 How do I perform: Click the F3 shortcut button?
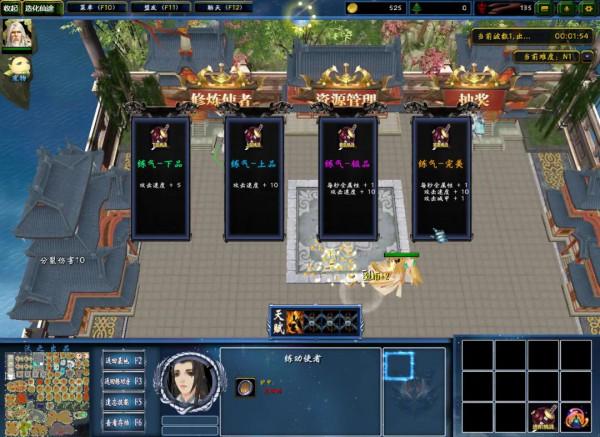point(123,381)
